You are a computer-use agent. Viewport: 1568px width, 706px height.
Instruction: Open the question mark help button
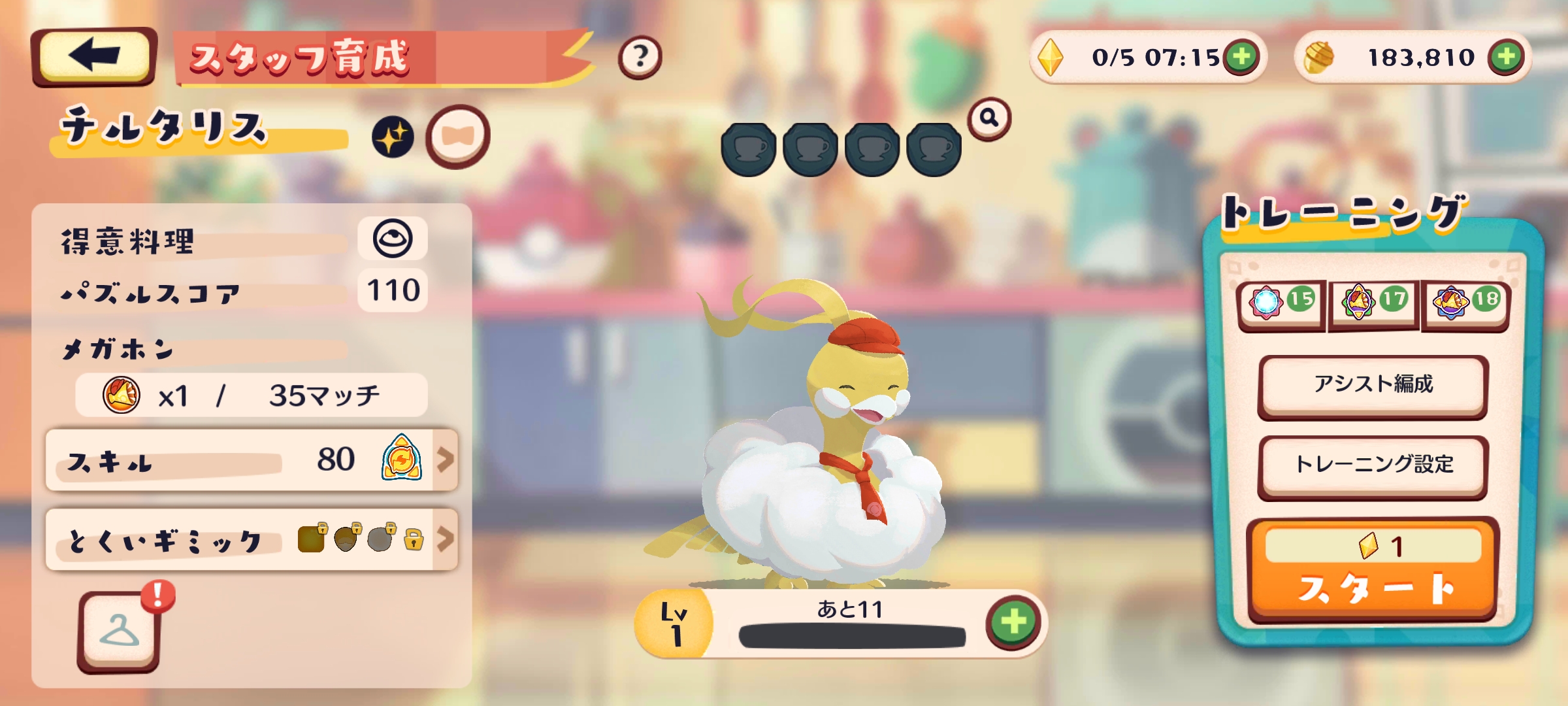coord(640,58)
